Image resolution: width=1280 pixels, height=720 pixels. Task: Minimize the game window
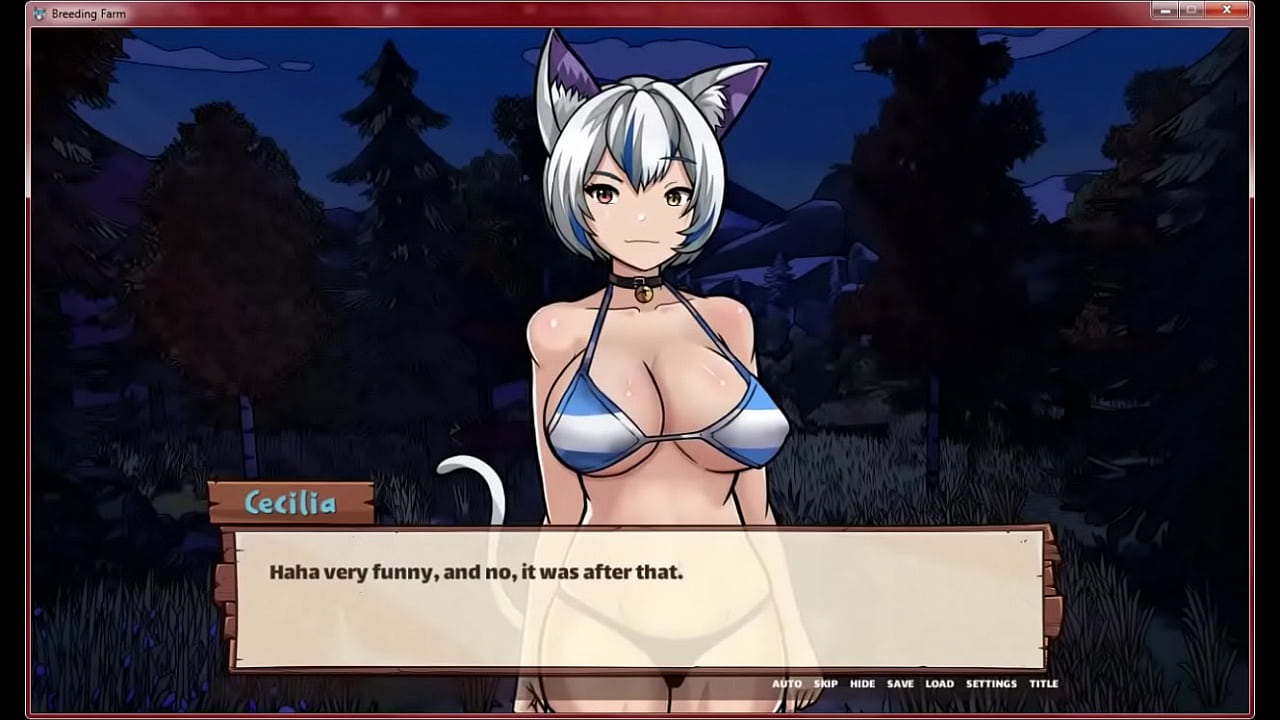click(1164, 10)
